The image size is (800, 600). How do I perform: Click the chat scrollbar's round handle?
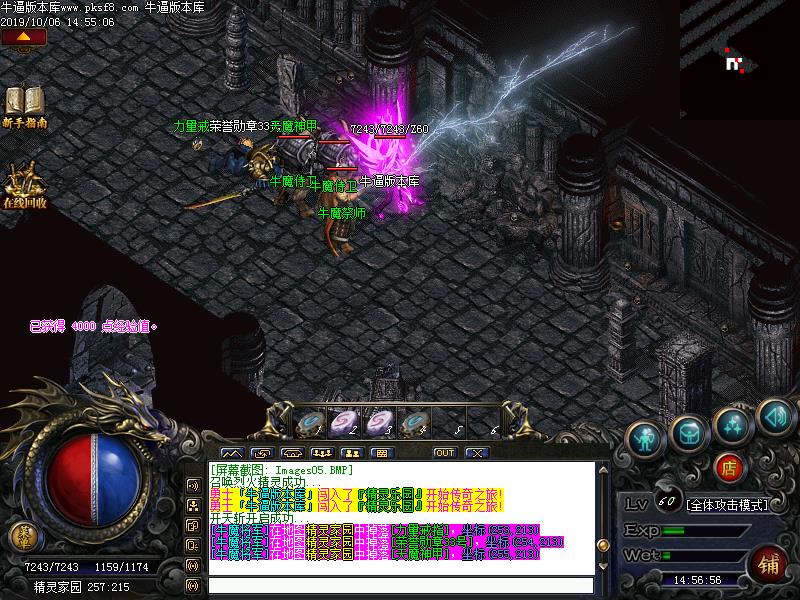click(x=602, y=541)
